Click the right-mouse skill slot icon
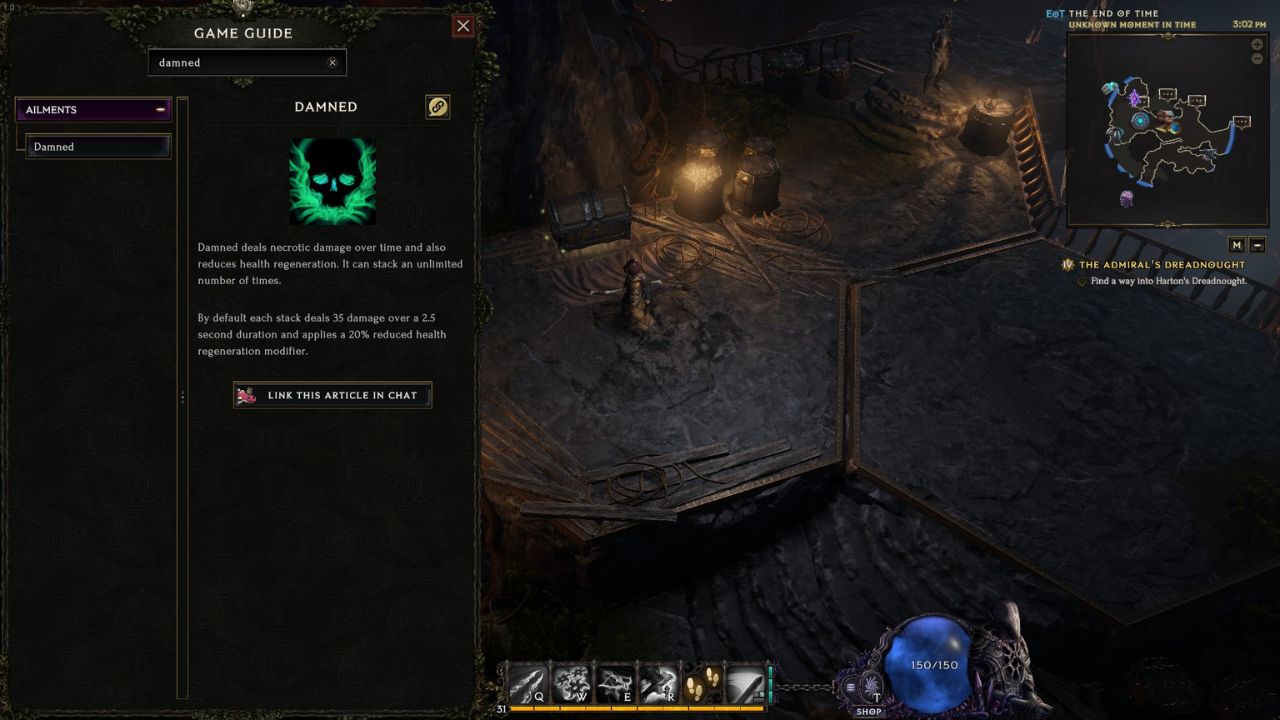This screenshot has width=1280, height=720. coord(746,682)
